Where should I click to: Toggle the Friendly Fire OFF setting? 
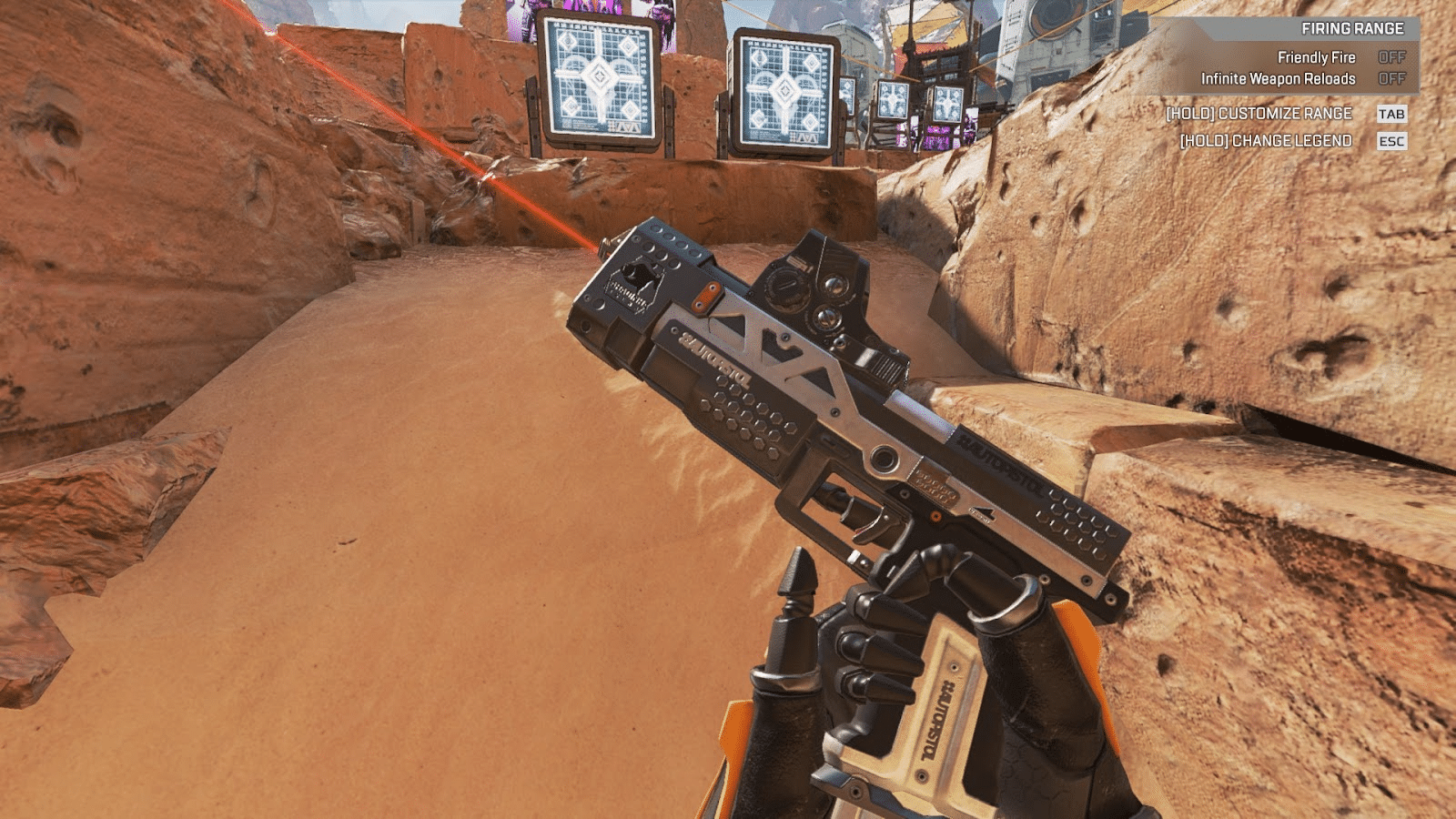[1394, 57]
